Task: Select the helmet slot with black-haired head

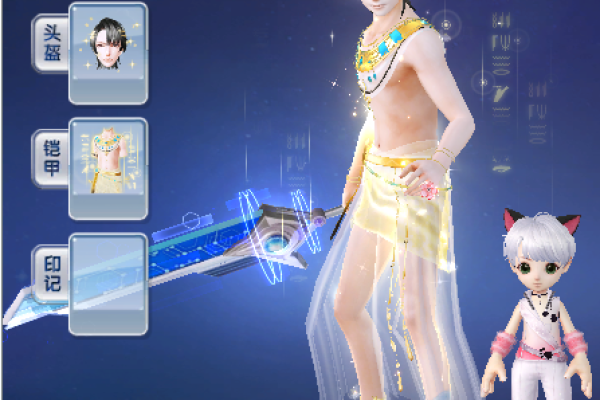Action: coord(108,52)
